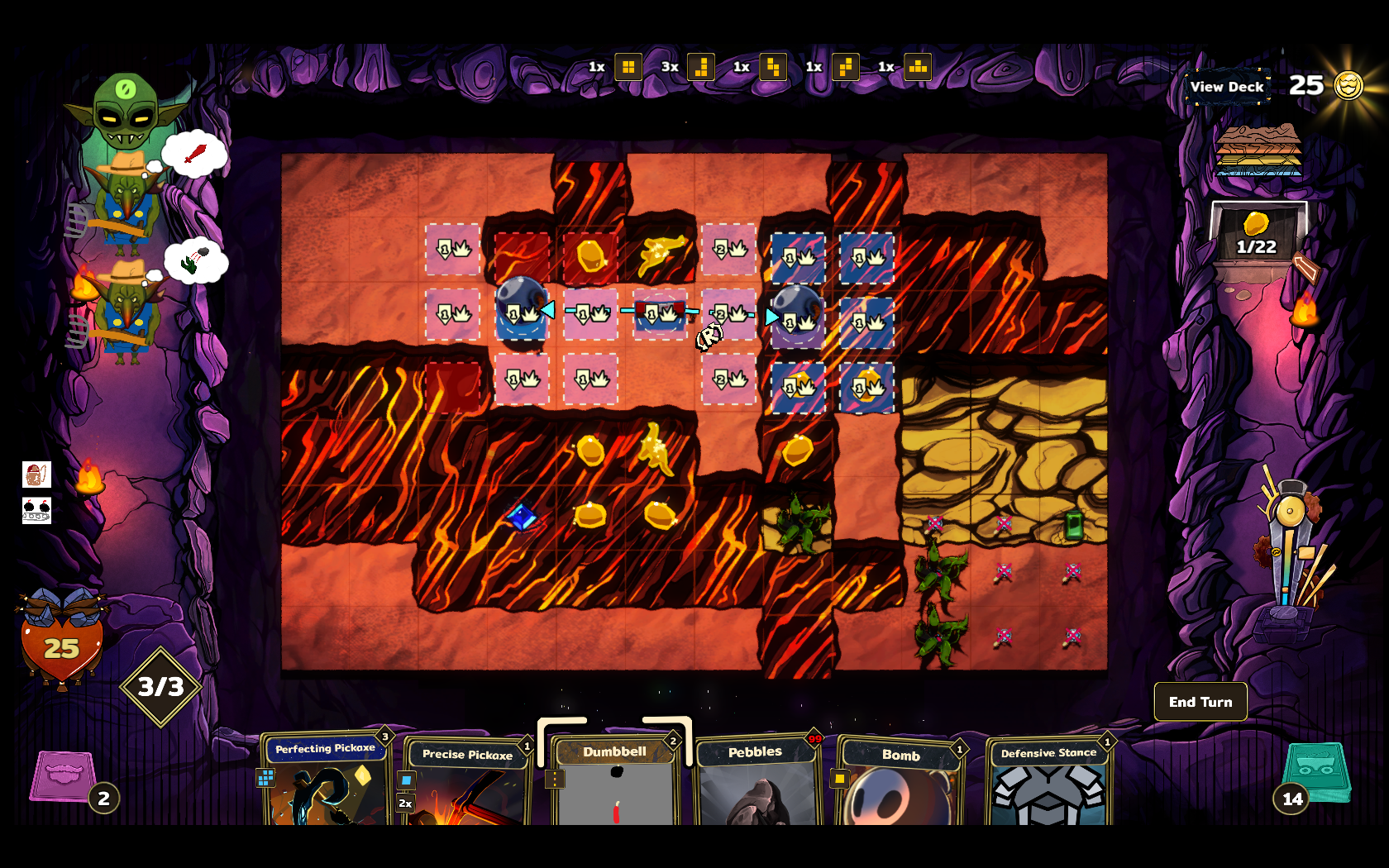Open the teal draw pile

(1317, 772)
